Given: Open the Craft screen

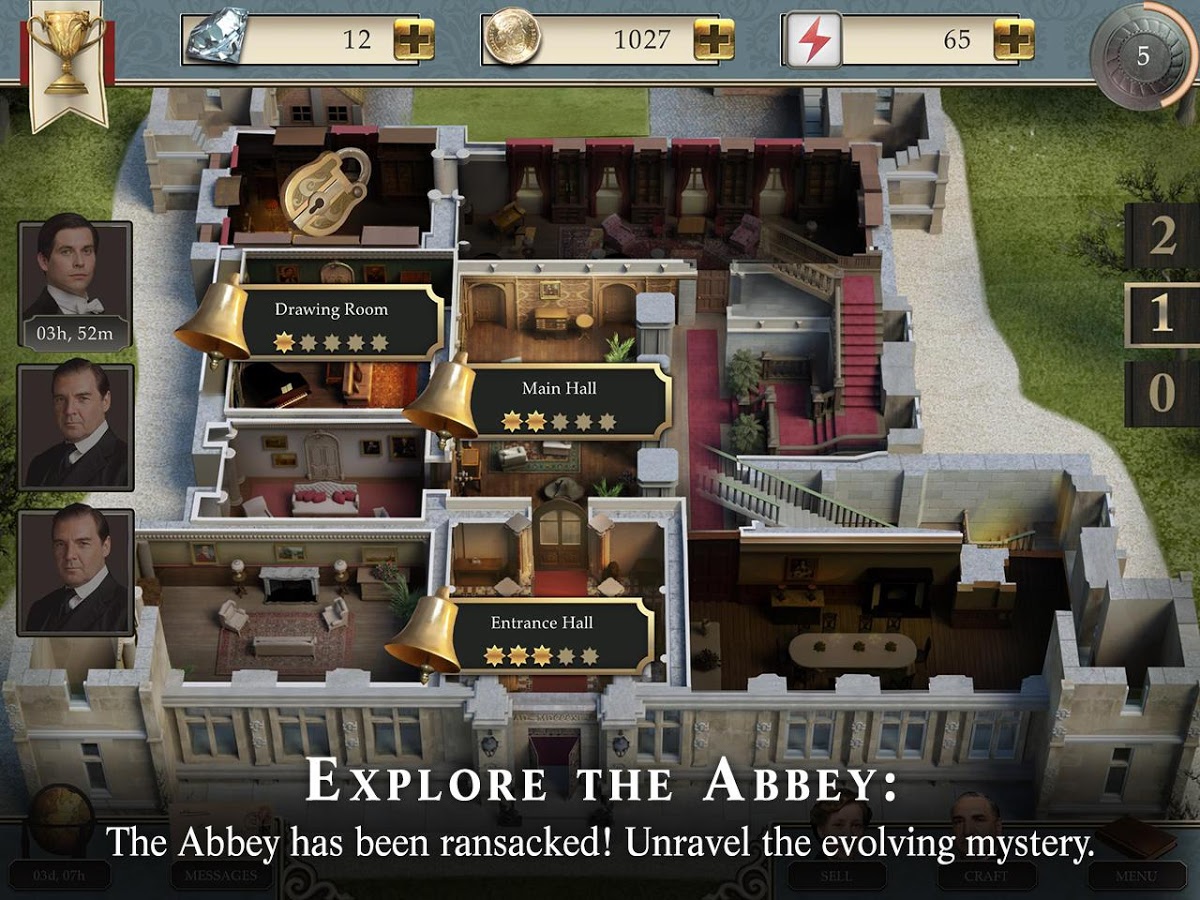Looking at the screenshot, I should click(x=986, y=875).
